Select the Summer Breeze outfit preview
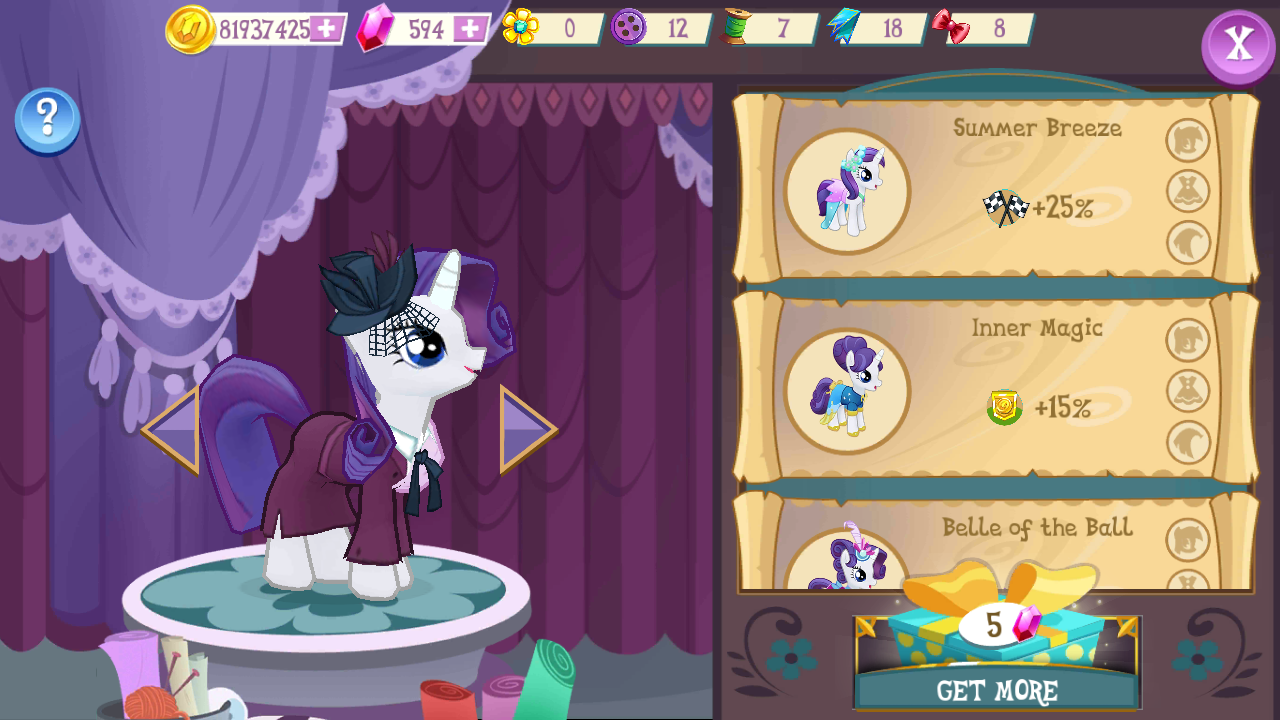This screenshot has width=1280, height=720. pyautogui.click(x=847, y=191)
